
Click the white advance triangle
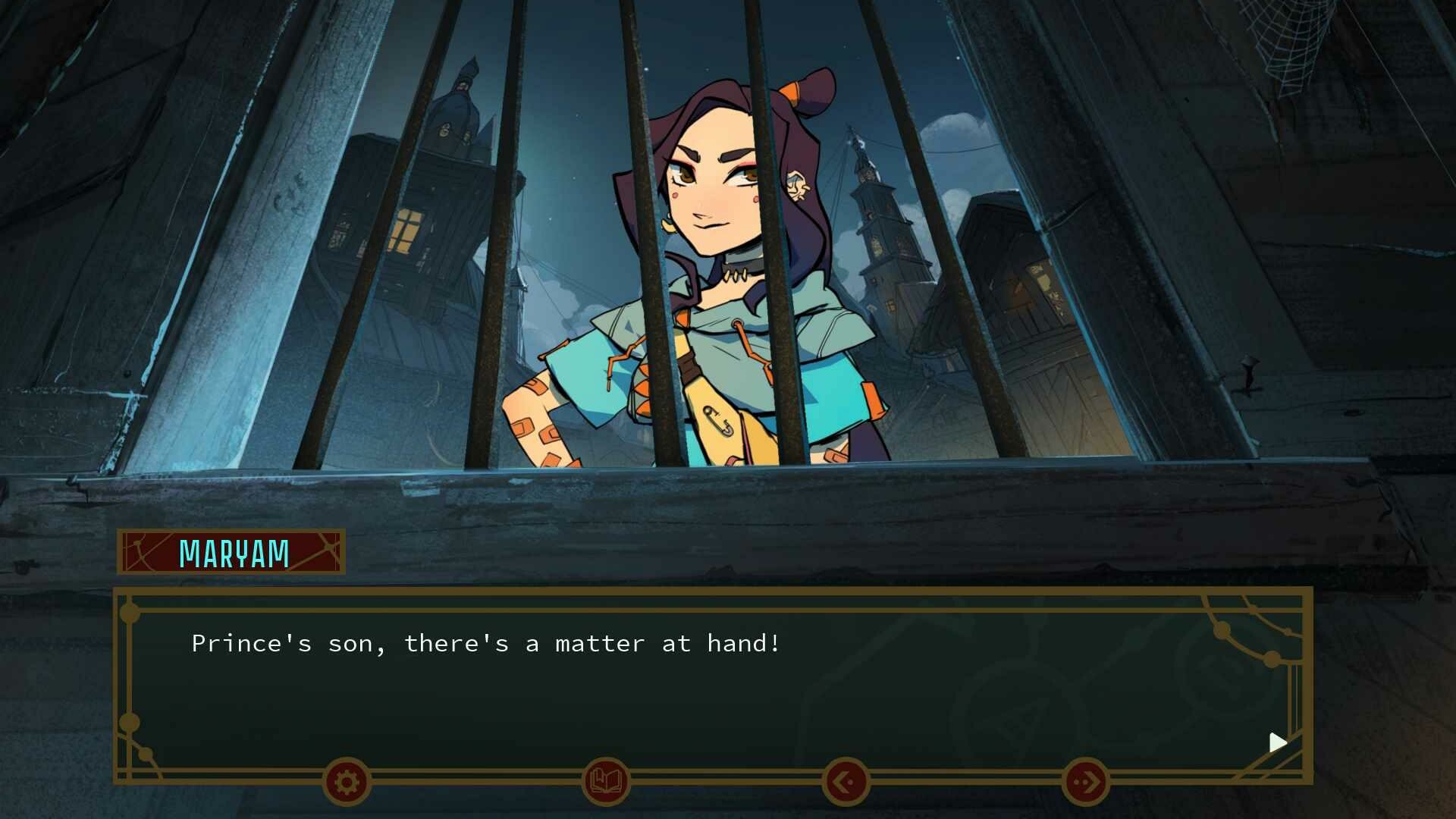click(1278, 742)
